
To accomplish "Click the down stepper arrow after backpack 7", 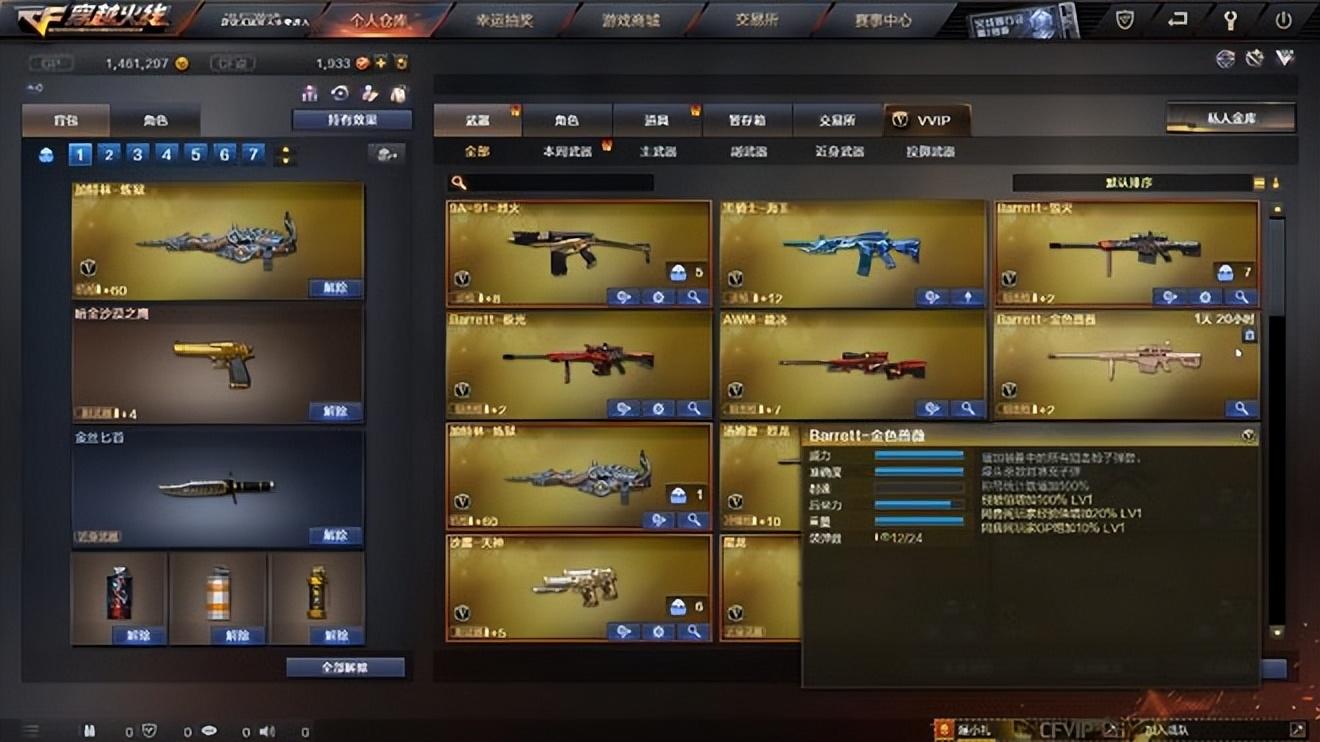I will 287,161.
